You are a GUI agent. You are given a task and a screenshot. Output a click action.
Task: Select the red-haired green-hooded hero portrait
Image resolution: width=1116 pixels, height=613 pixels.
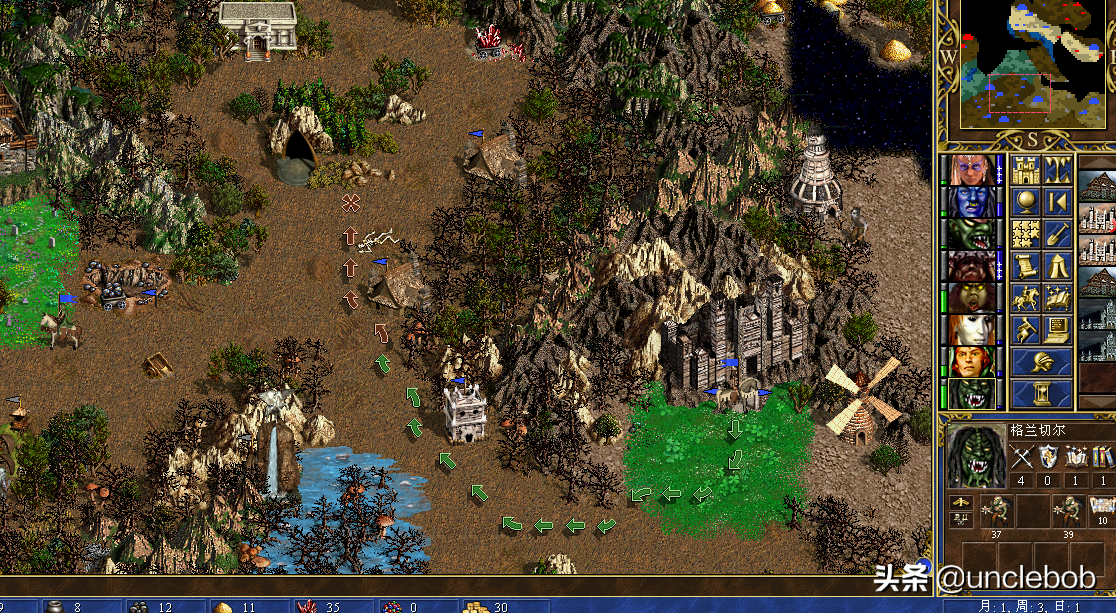970,362
